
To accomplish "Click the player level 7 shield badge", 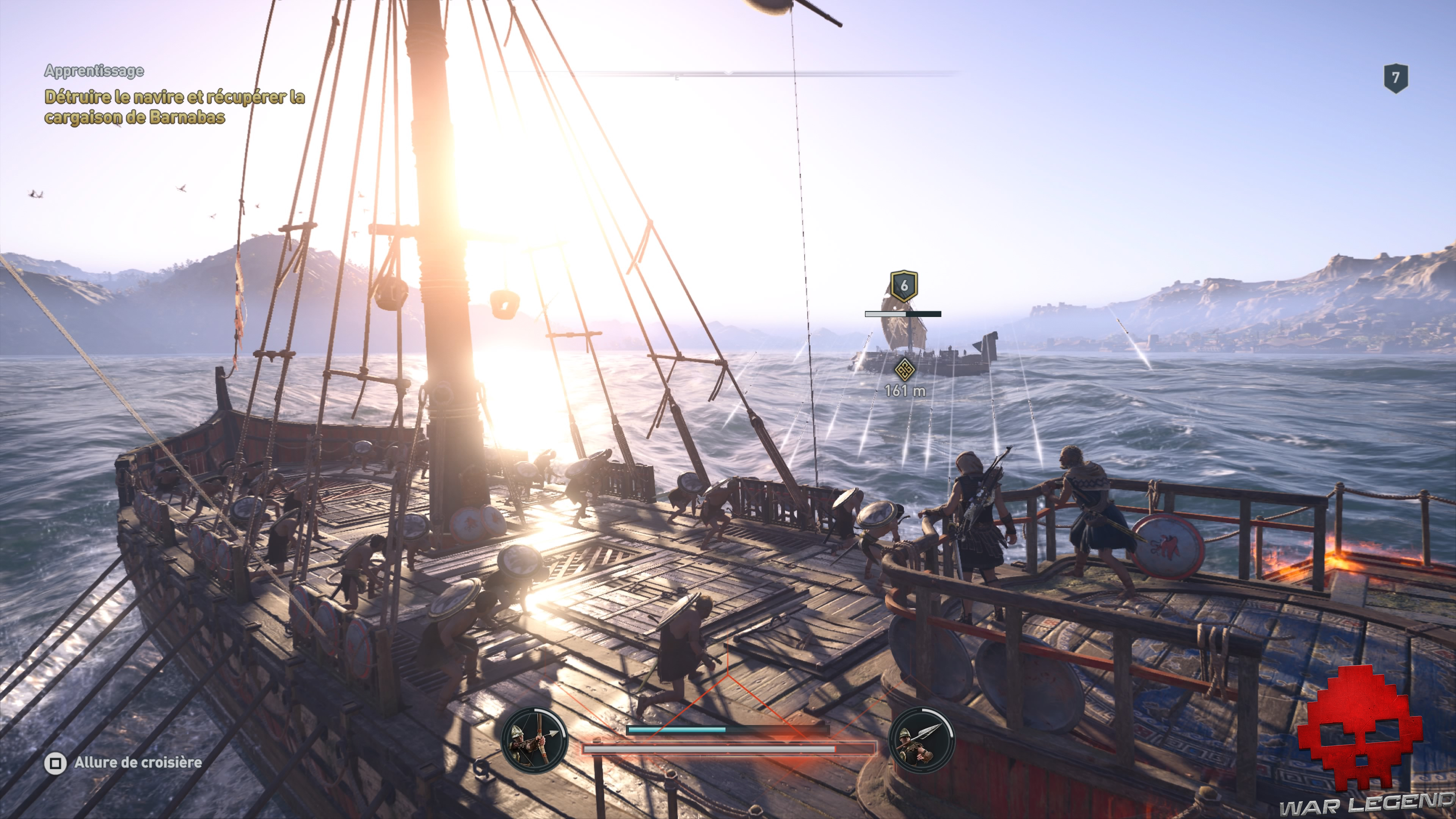I will pyautogui.click(x=1395, y=78).
